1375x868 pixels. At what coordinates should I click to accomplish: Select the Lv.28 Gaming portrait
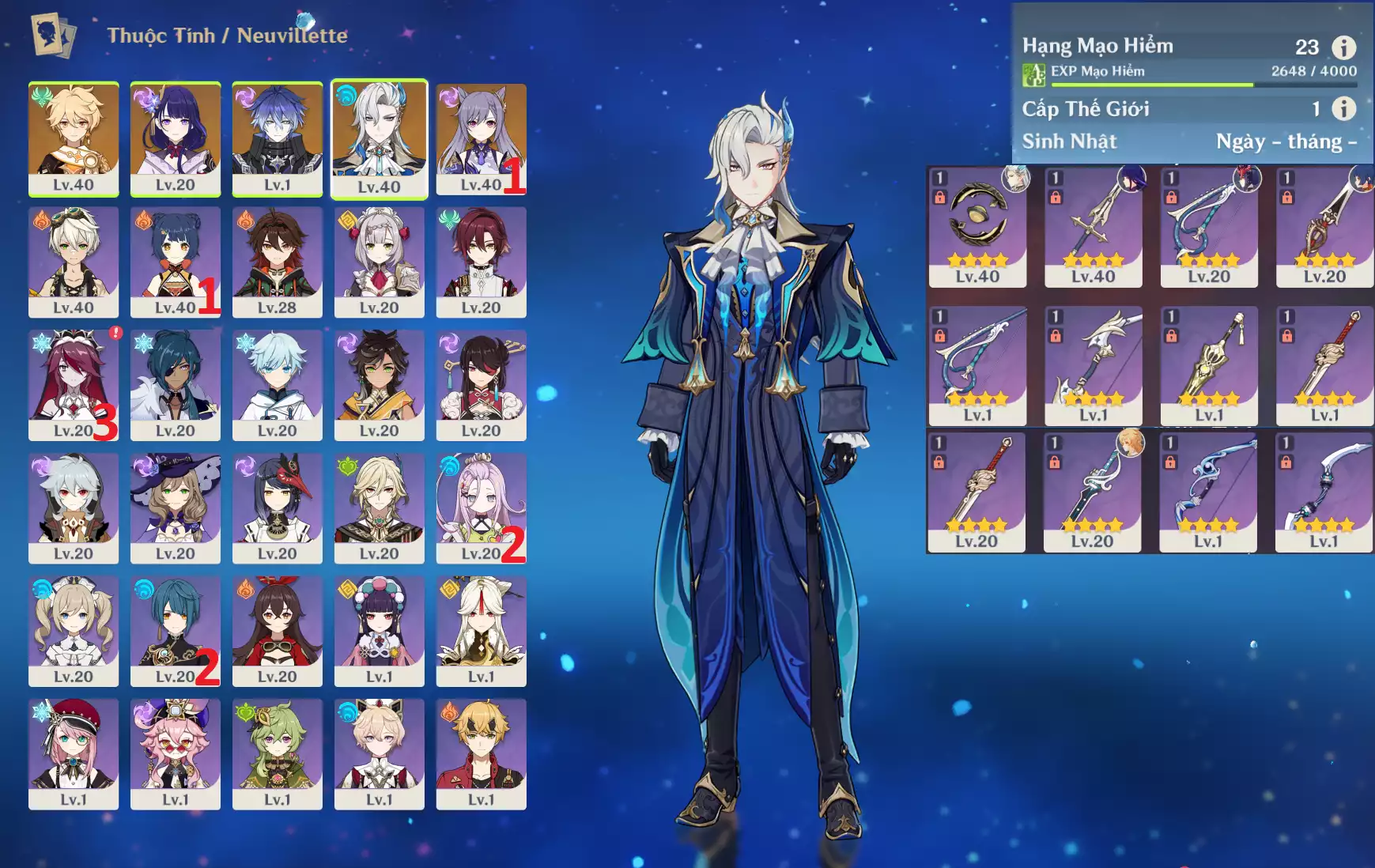278,262
